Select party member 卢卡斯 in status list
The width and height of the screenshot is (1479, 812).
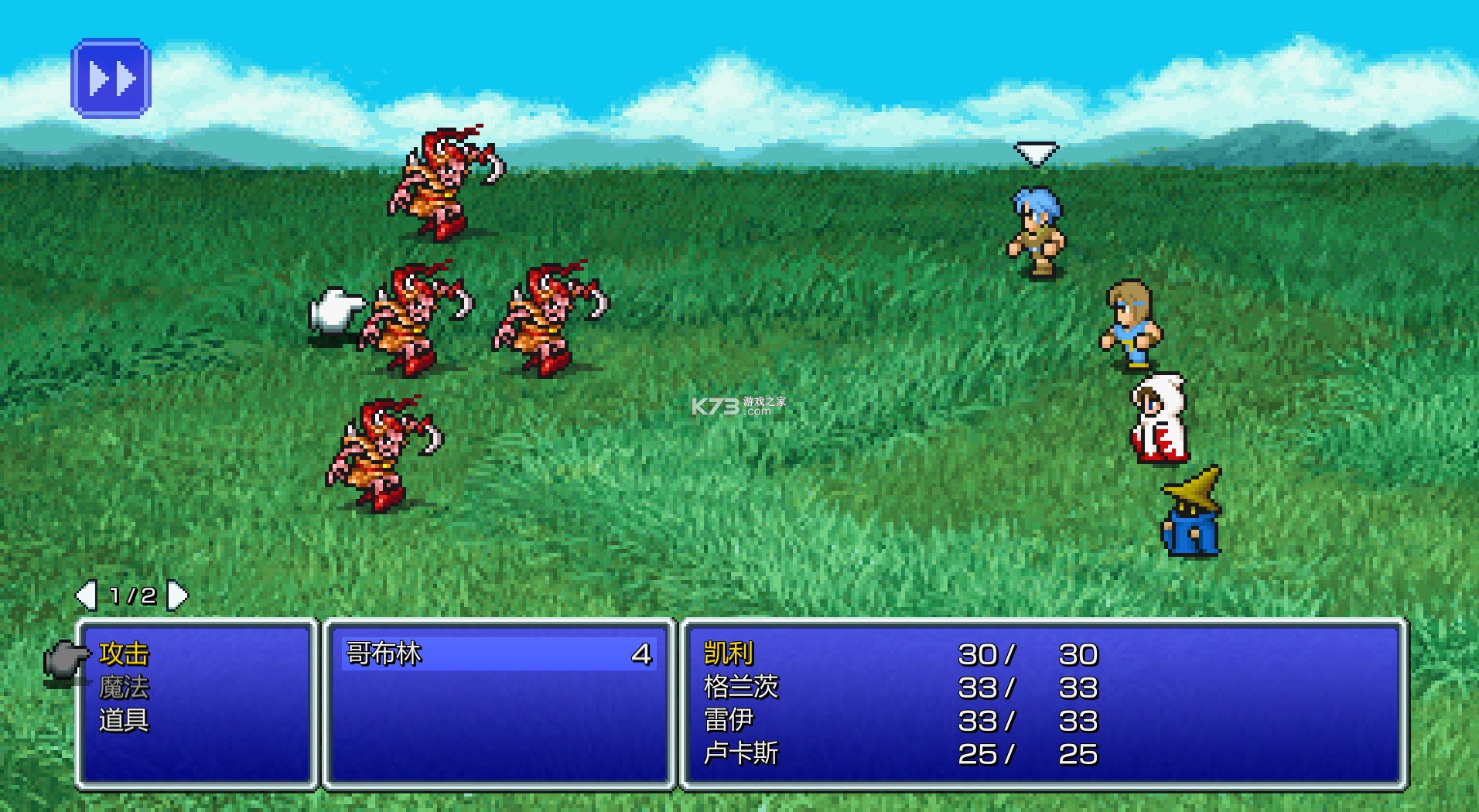741,754
